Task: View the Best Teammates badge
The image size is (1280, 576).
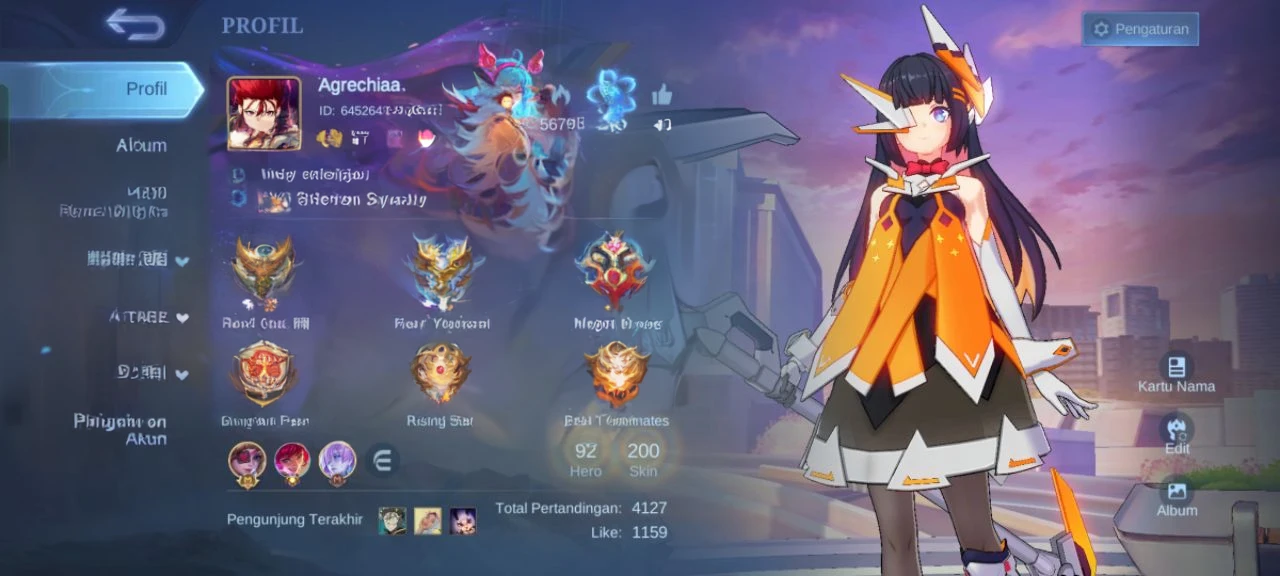Action: [x=616, y=375]
